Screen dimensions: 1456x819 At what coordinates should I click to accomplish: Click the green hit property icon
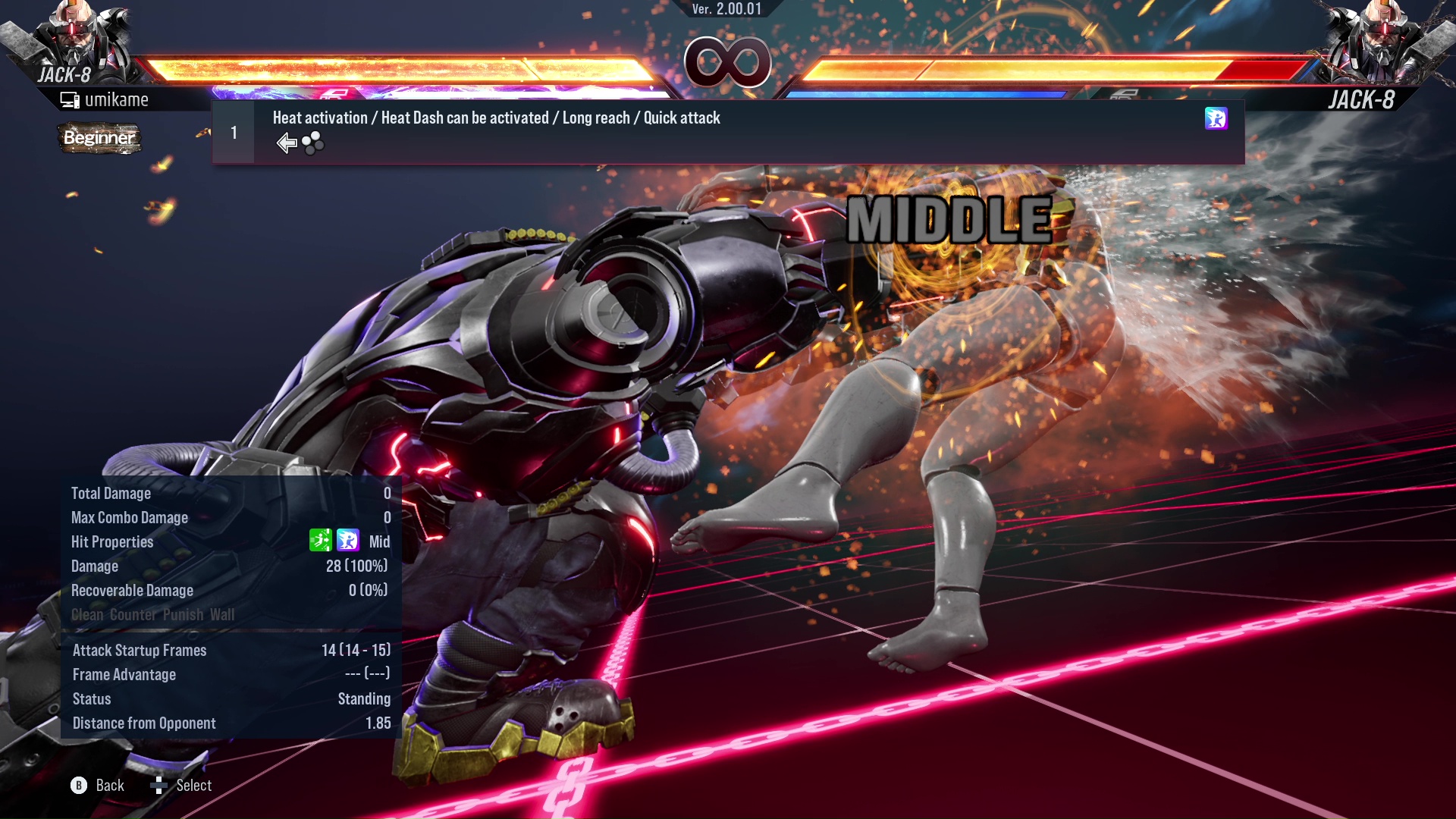point(322,541)
